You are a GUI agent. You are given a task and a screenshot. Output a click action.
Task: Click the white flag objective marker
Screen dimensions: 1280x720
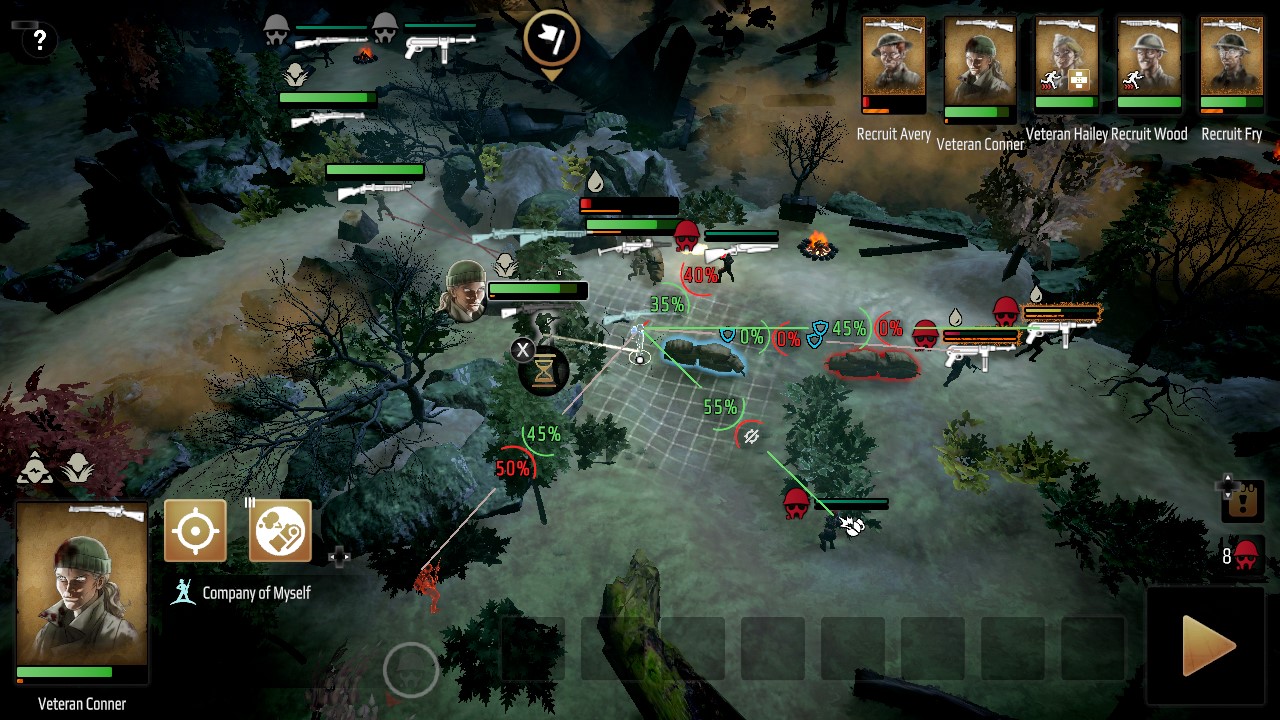pyautogui.click(x=551, y=39)
